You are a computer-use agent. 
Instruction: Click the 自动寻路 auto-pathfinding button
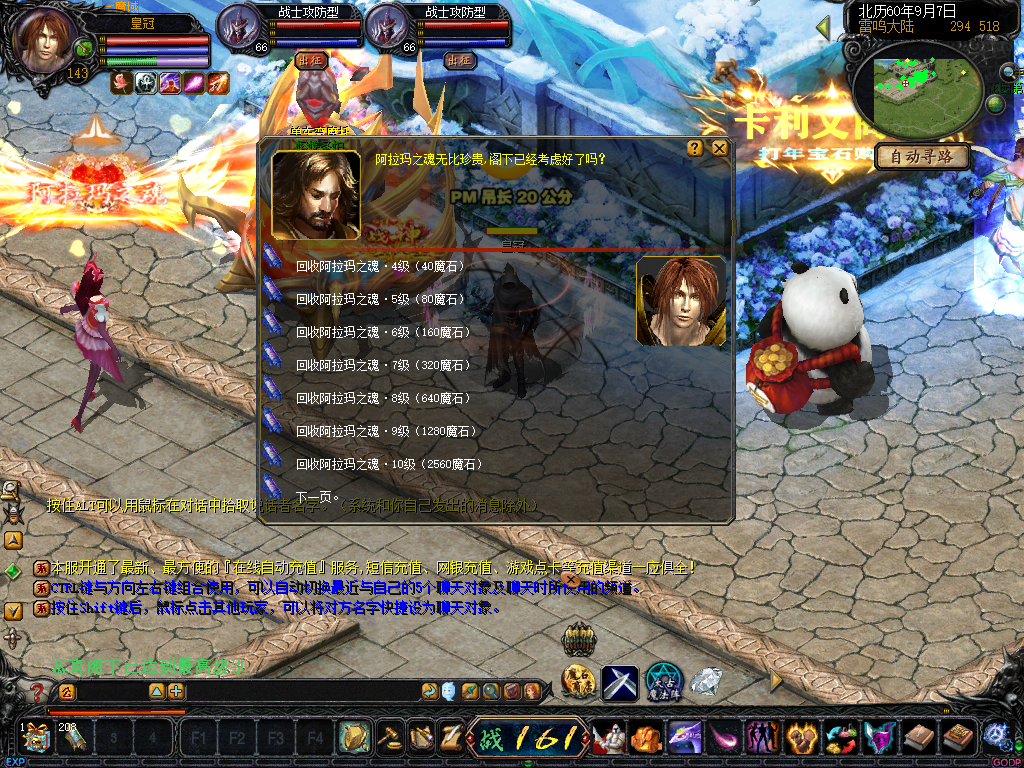pos(921,157)
